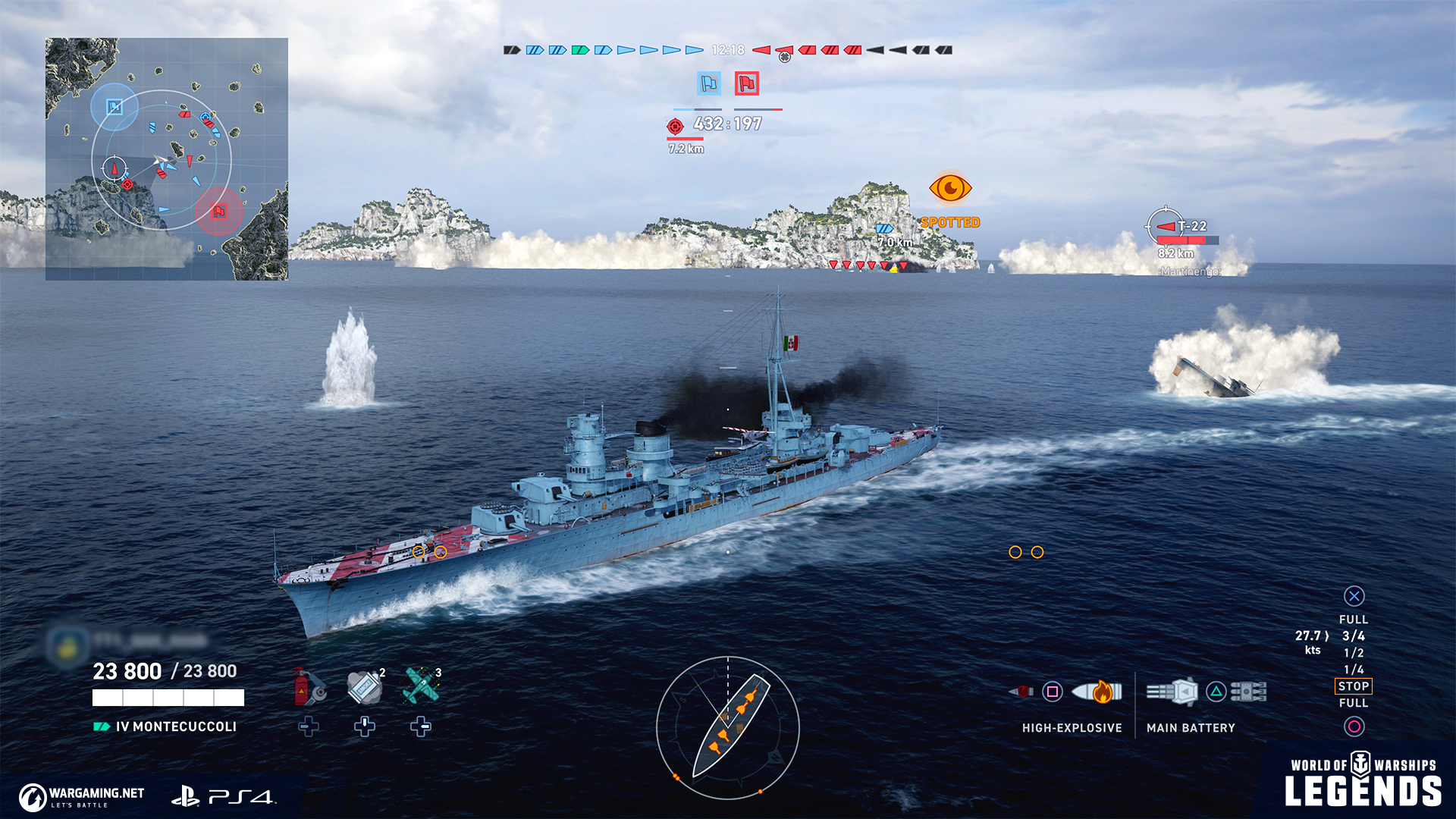Click the red enemy base on minimap
Viewport: 1456px width, 819px height.
pyautogui.click(x=219, y=212)
